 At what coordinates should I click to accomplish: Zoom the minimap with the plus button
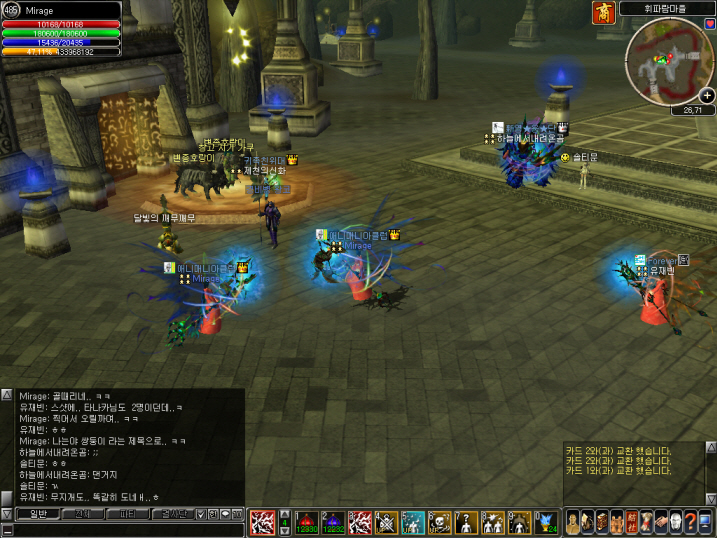coord(707,95)
